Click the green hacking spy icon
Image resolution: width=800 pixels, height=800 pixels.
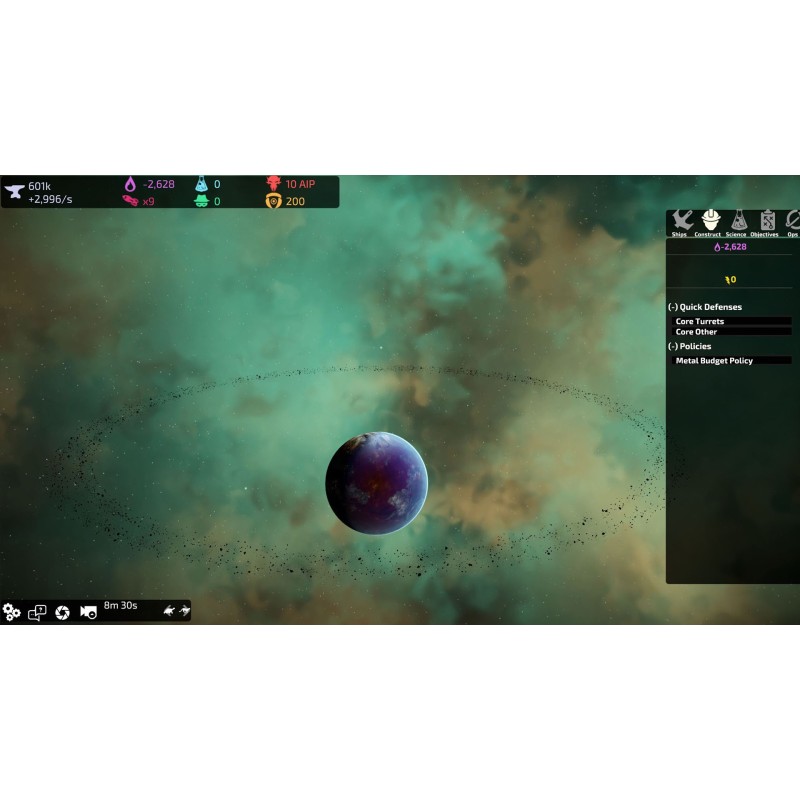point(201,201)
